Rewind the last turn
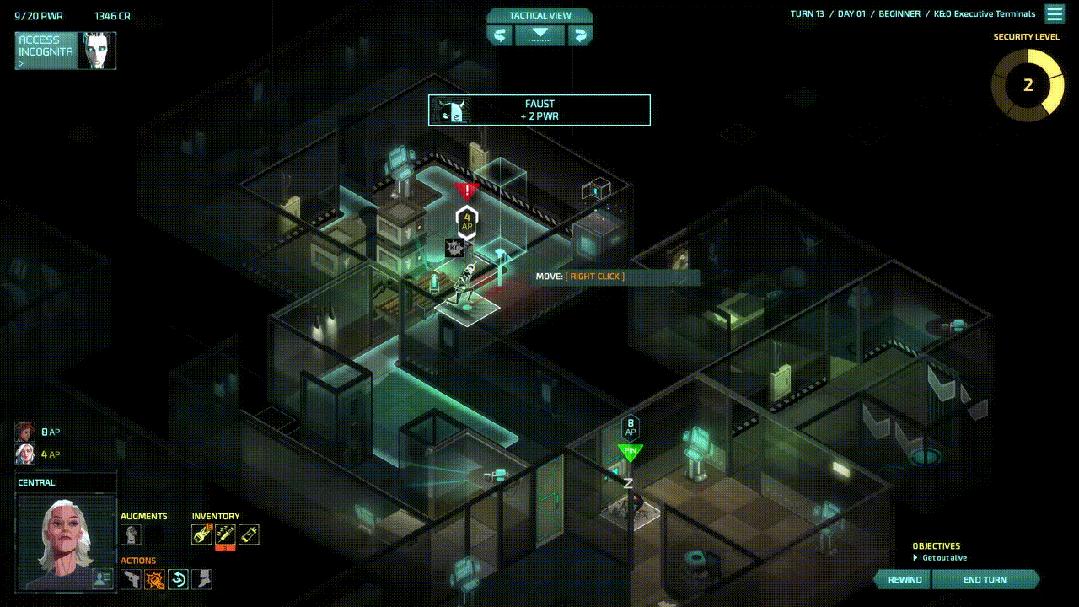 (904, 580)
